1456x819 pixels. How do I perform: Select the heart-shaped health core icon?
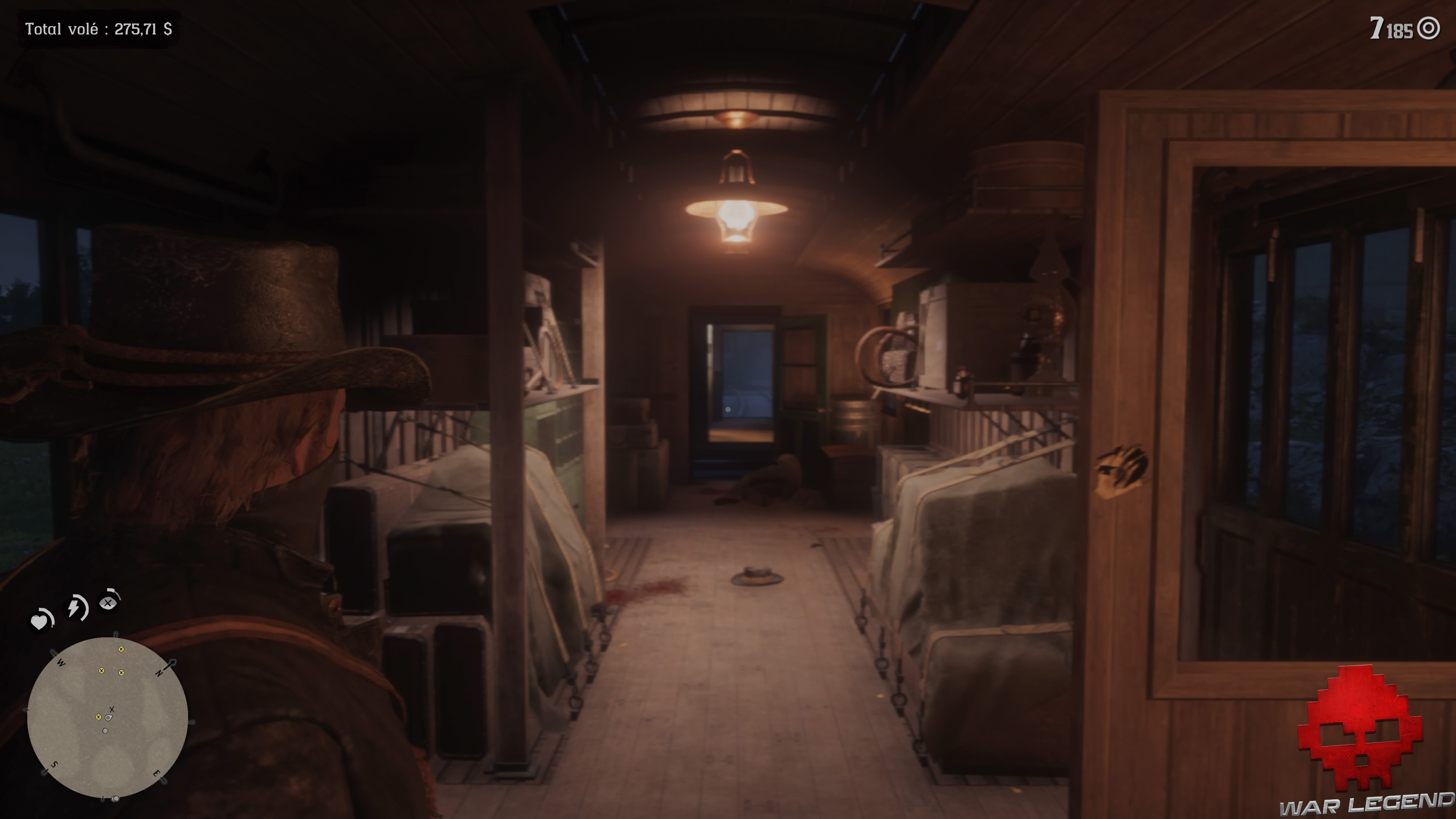(x=40, y=621)
